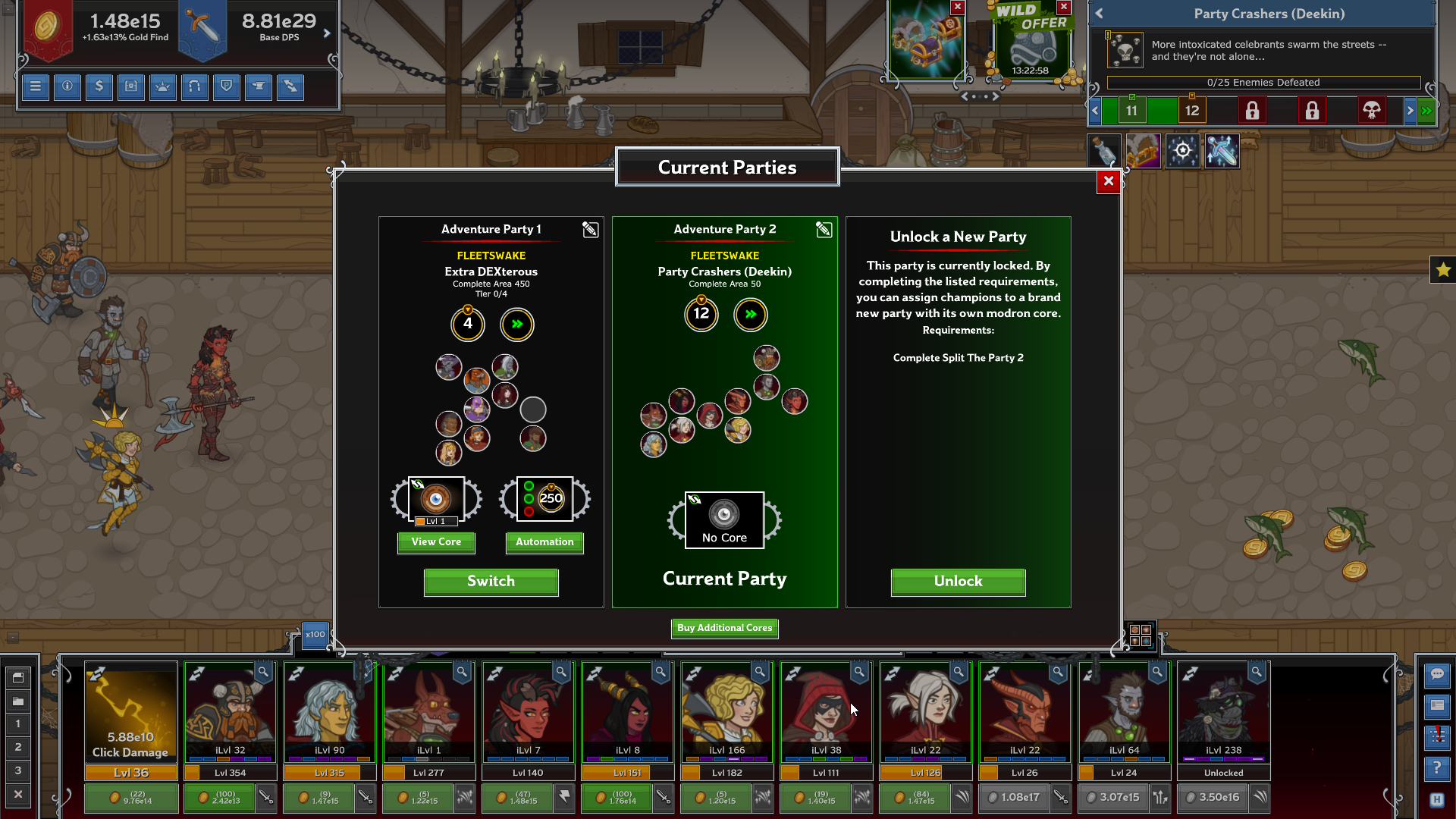Open the chat bubble panel
The width and height of the screenshot is (1456, 819).
click(1437, 674)
